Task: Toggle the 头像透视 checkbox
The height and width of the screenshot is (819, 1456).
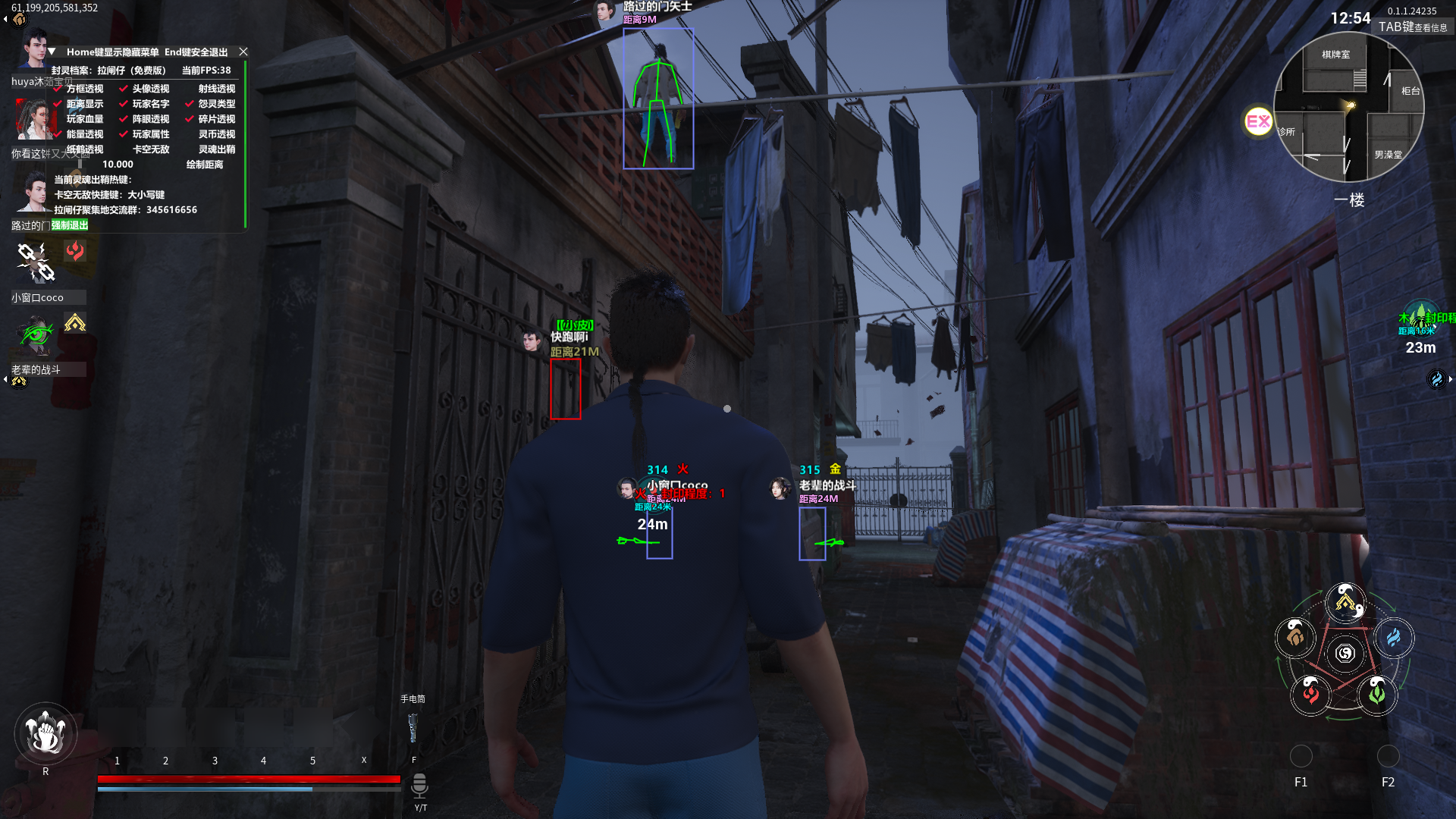Action: [124, 89]
